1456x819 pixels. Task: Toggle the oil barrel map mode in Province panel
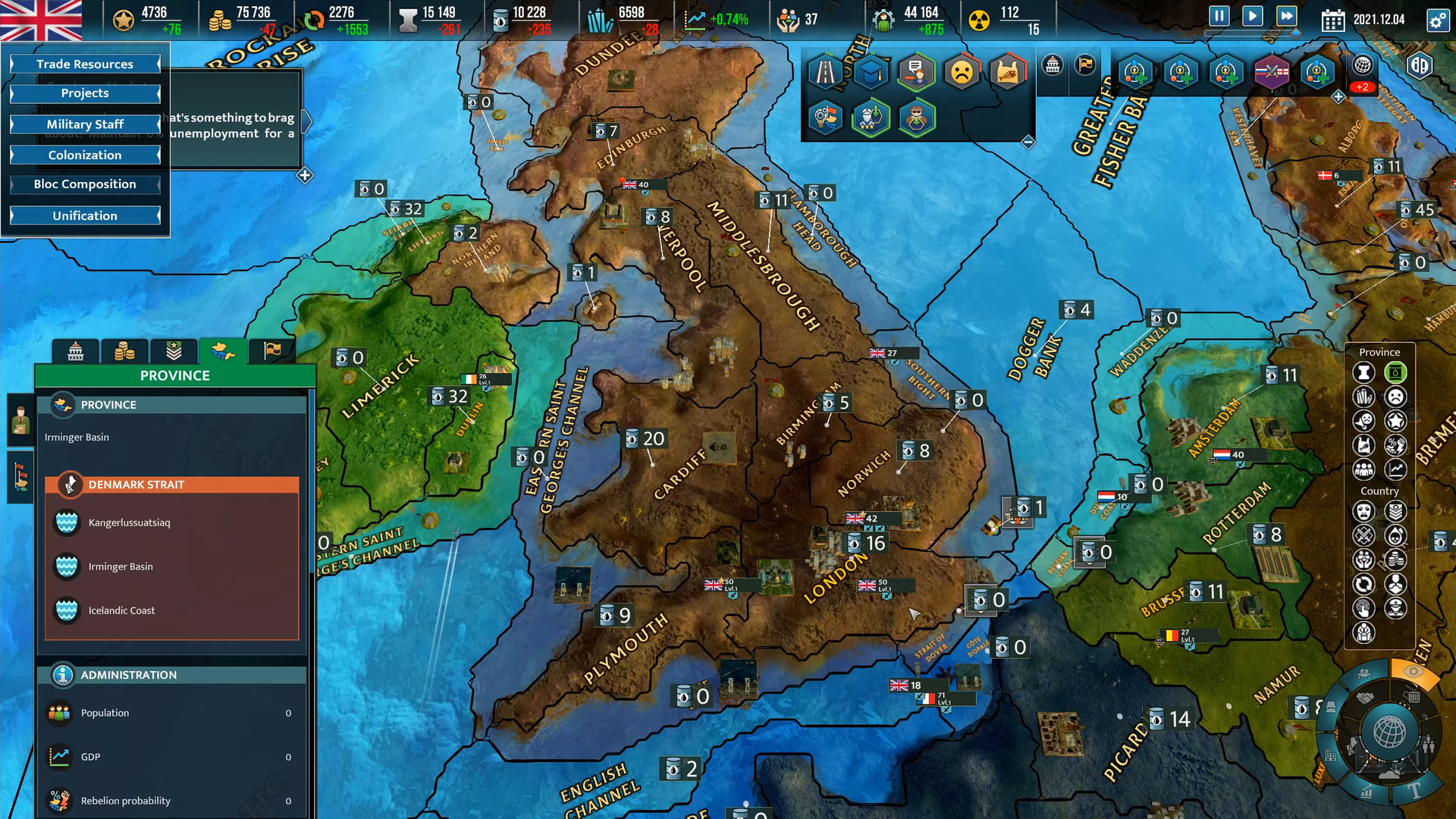[x=1396, y=372]
